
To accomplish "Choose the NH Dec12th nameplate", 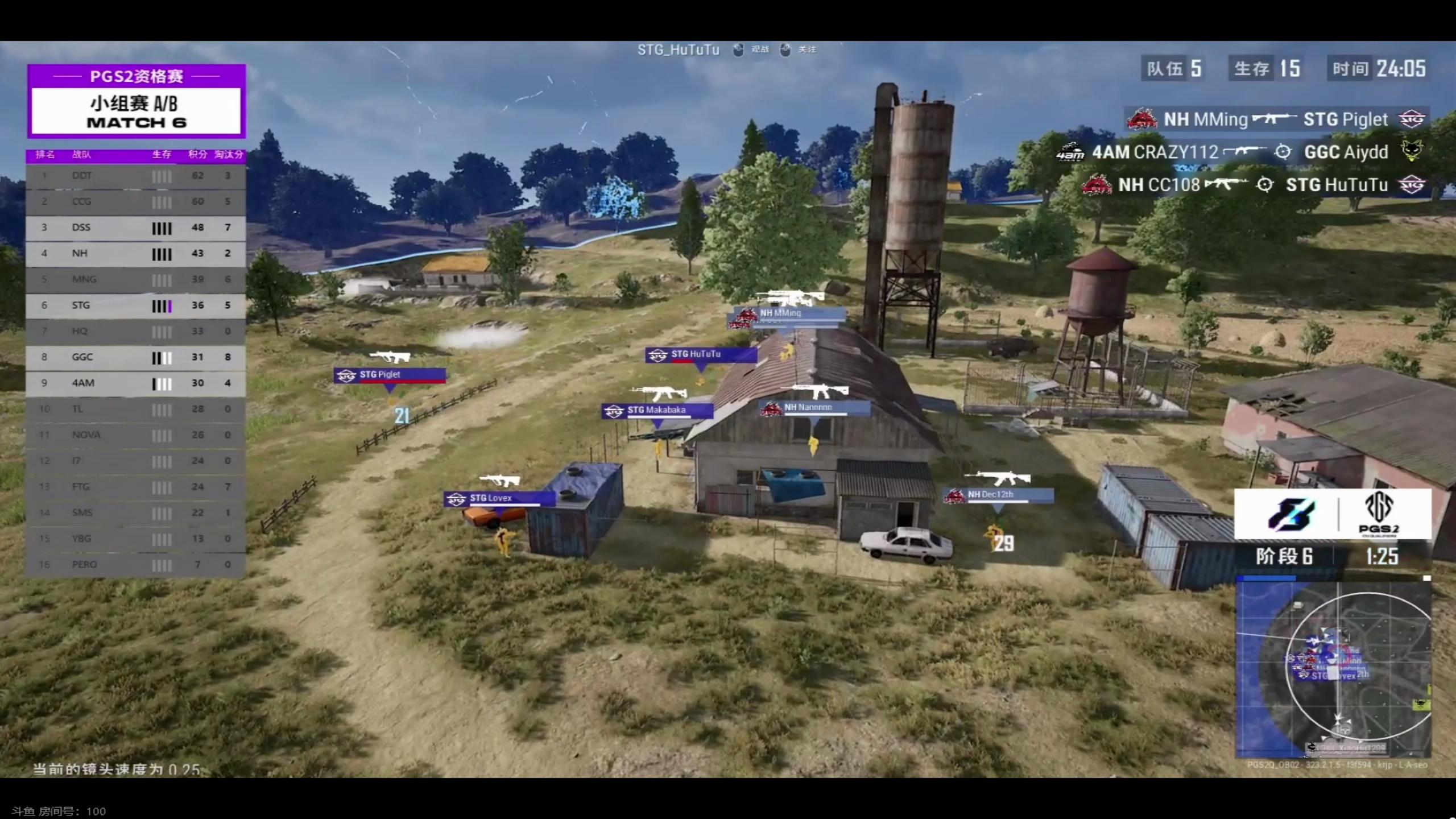I will [998, 495].
